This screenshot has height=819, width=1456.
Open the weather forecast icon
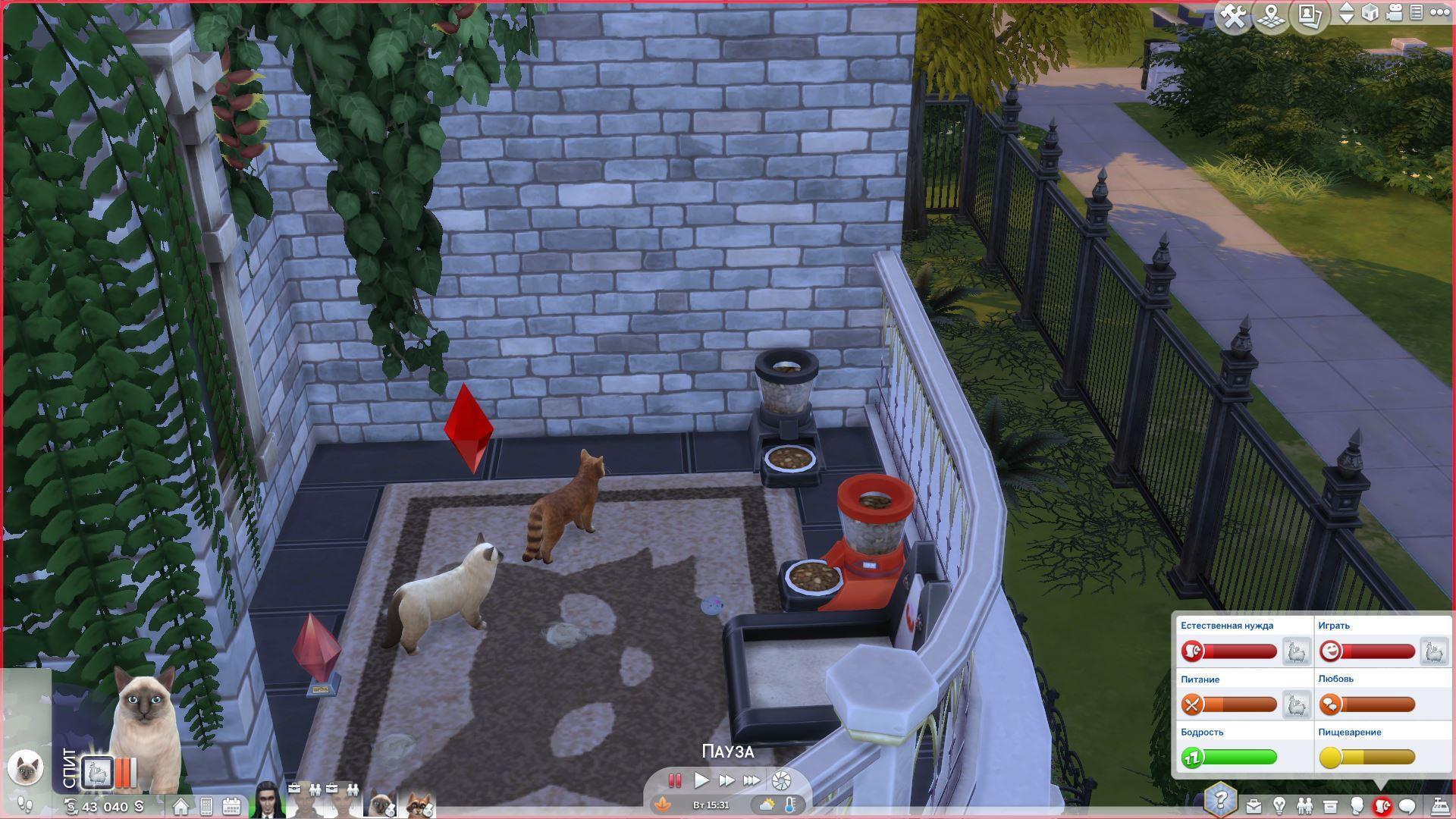point(767,805)
